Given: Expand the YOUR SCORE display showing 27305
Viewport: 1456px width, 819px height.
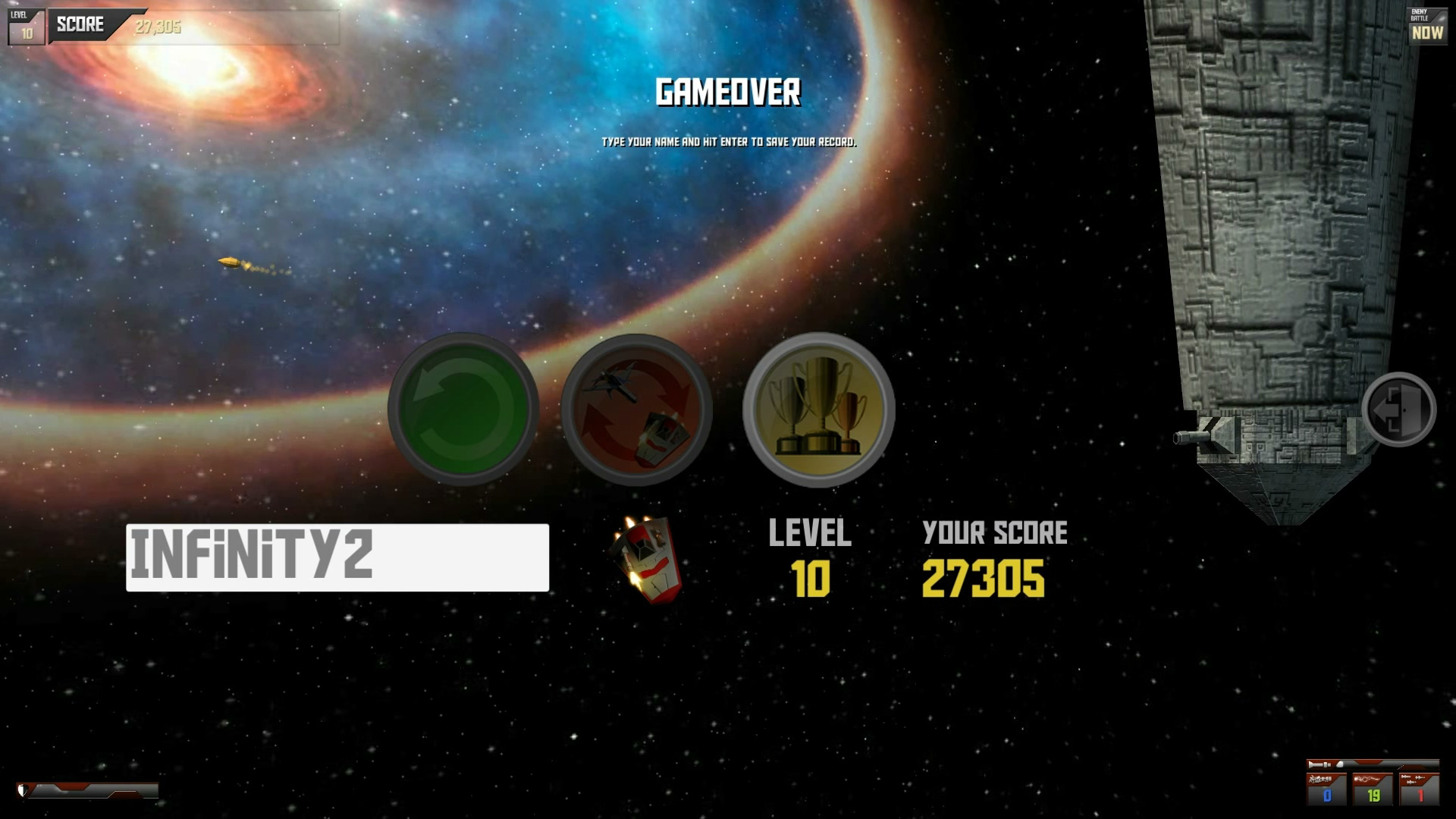Looking at the screenshot, I should (993, 533).
